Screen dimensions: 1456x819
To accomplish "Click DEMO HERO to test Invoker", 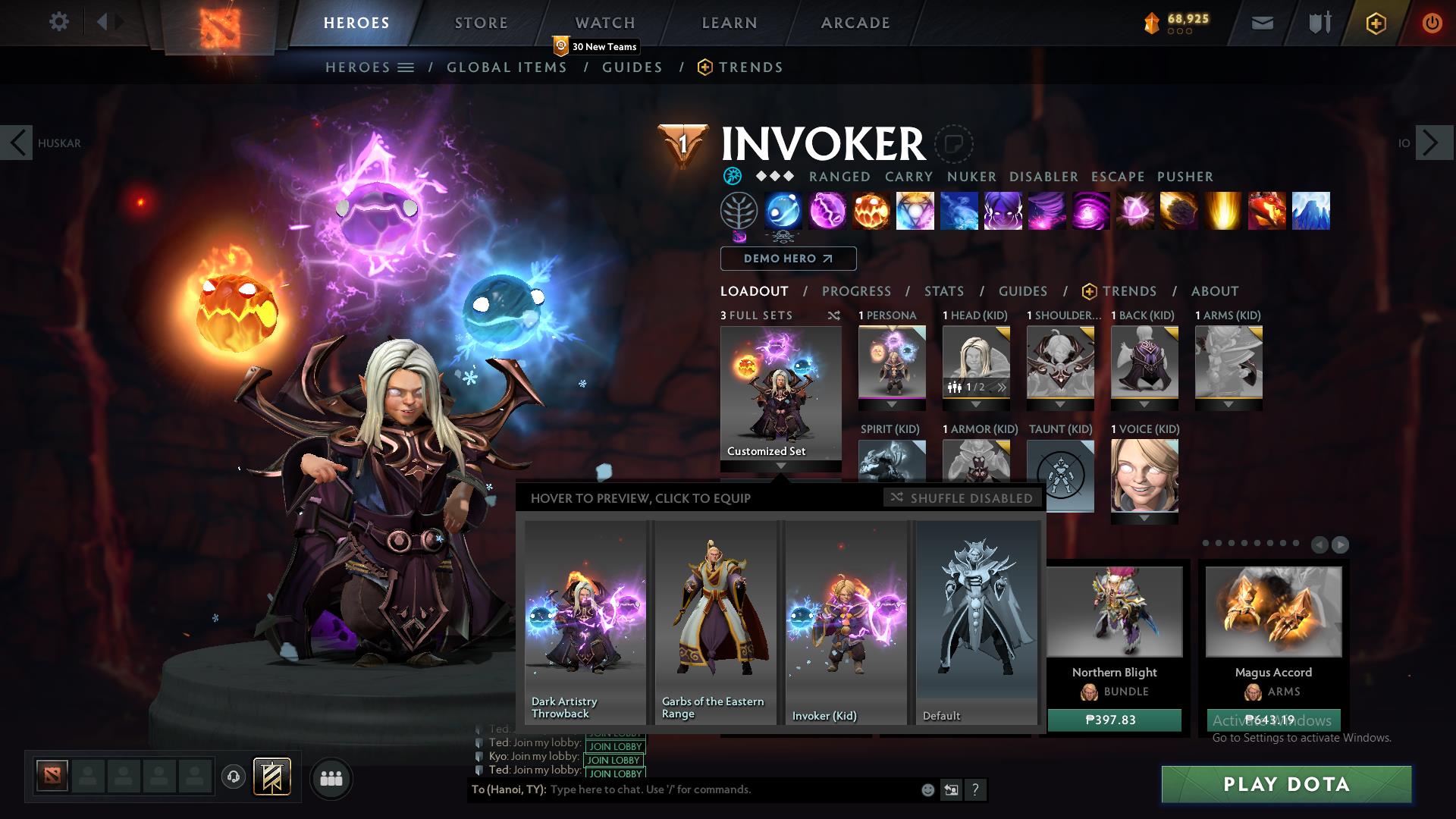I will 786,259.
